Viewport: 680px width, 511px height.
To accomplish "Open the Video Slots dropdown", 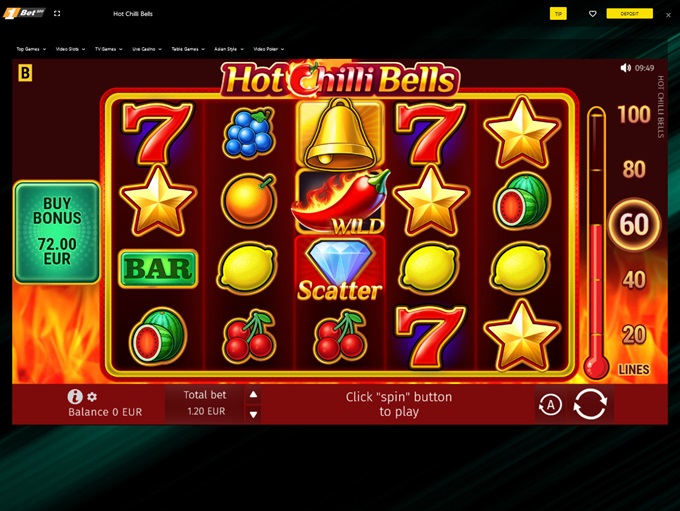I will point(70,49).
